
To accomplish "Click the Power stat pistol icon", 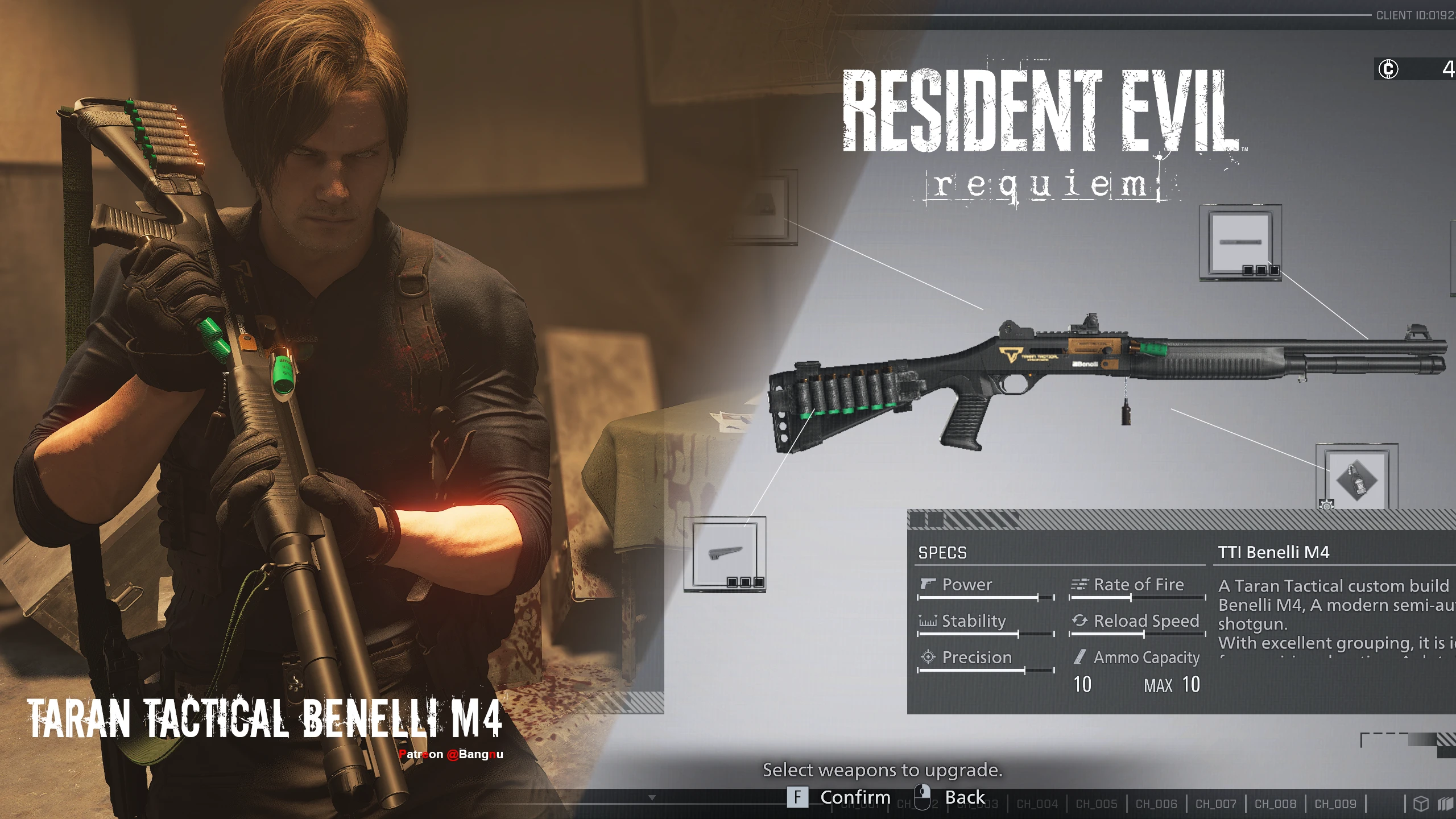I will 929,585.
